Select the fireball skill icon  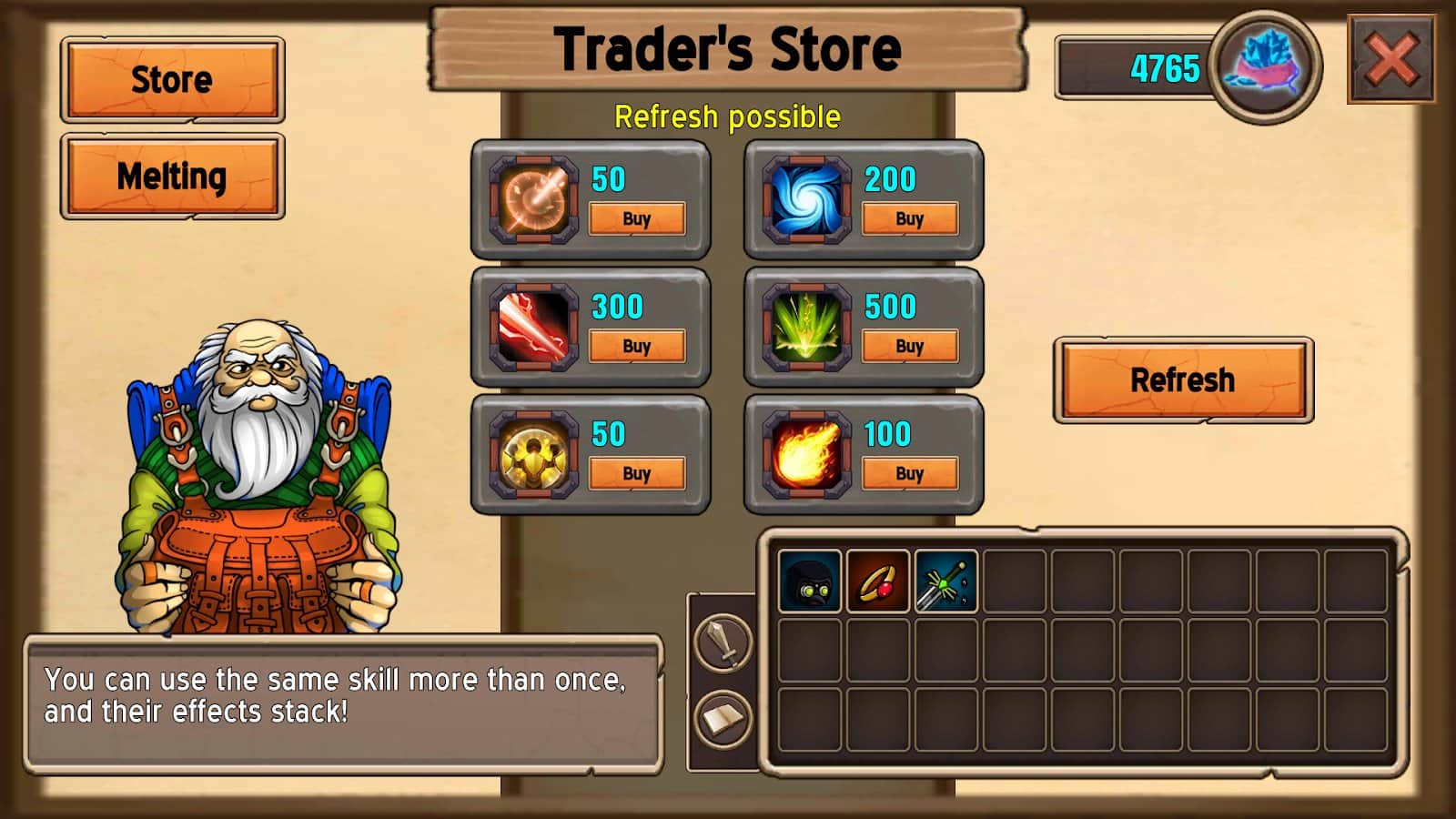pos(806,454)
